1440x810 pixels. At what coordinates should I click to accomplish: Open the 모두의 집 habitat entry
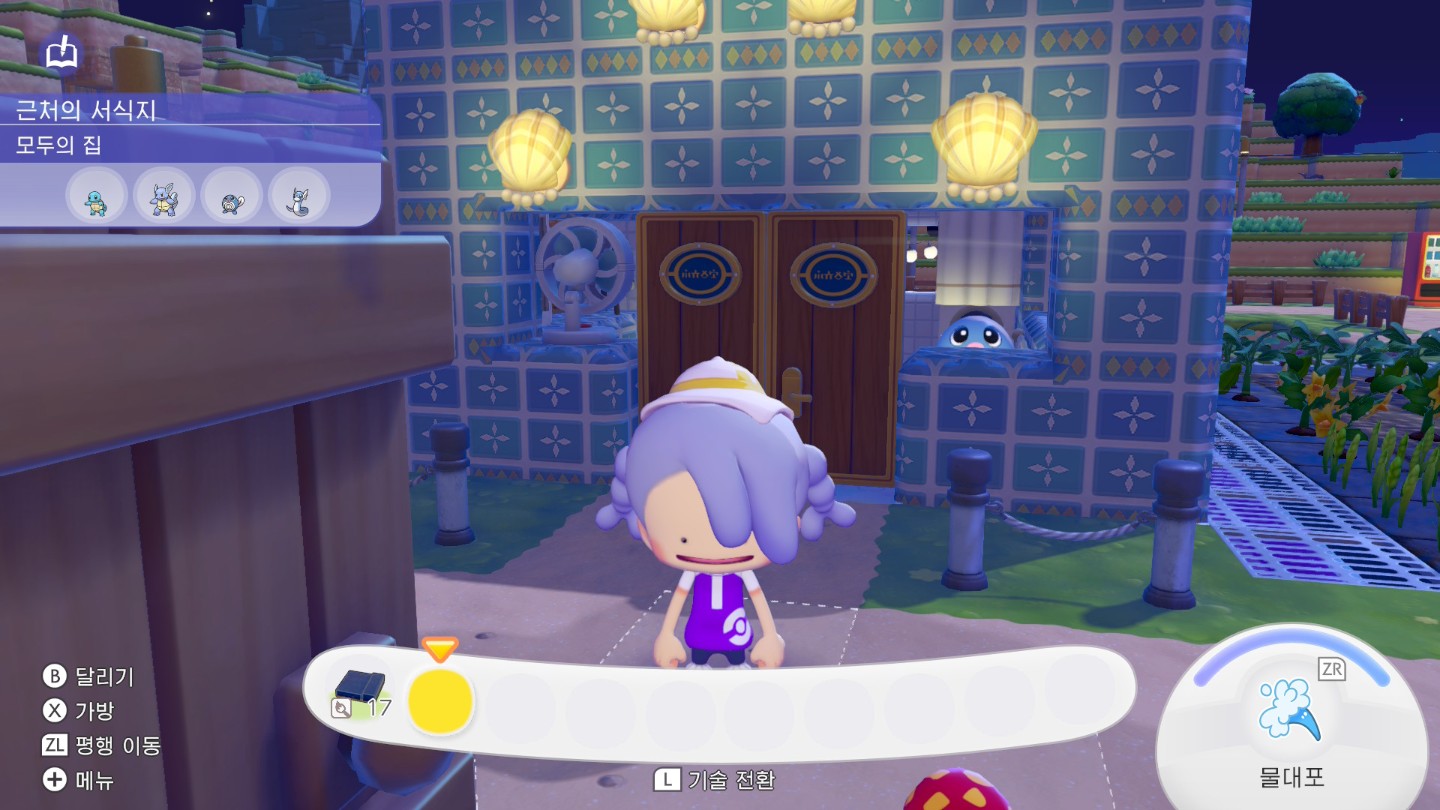click(59, 146)
